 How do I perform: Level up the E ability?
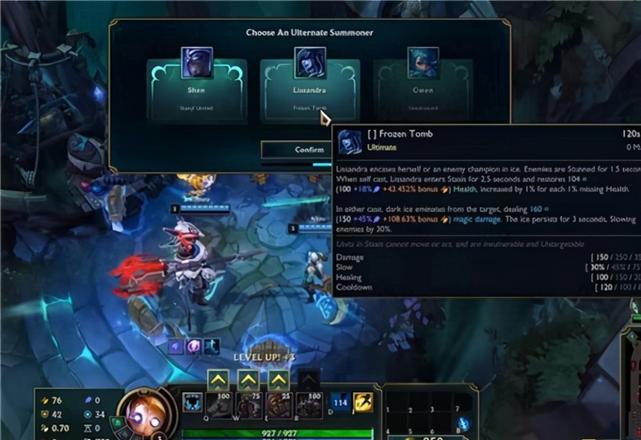click(x=278, y=380)
